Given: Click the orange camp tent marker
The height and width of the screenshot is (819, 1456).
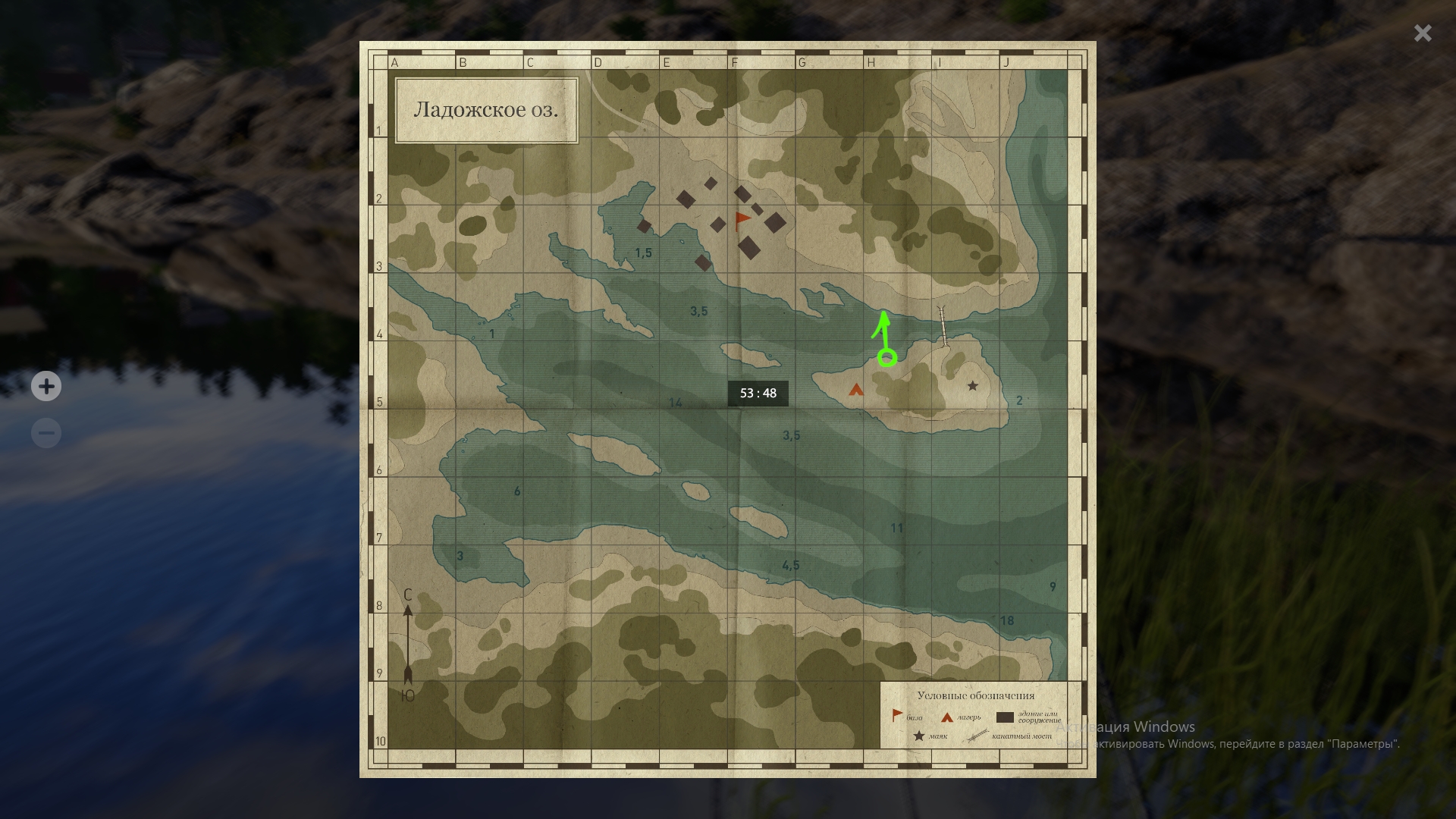Looking at the screenshot, I should (x=856, y=390).
